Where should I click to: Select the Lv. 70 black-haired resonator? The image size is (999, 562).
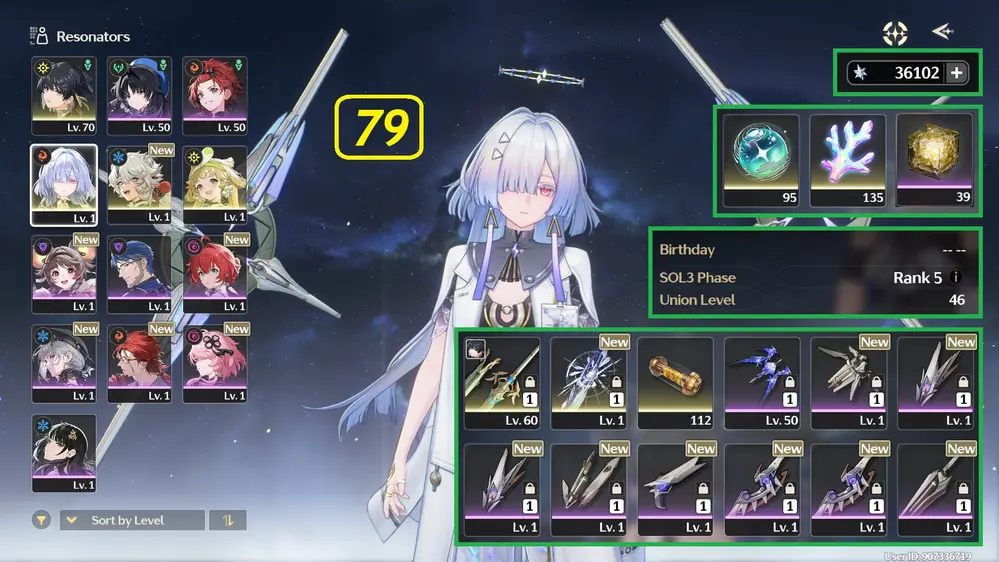[x=64, y=95]
